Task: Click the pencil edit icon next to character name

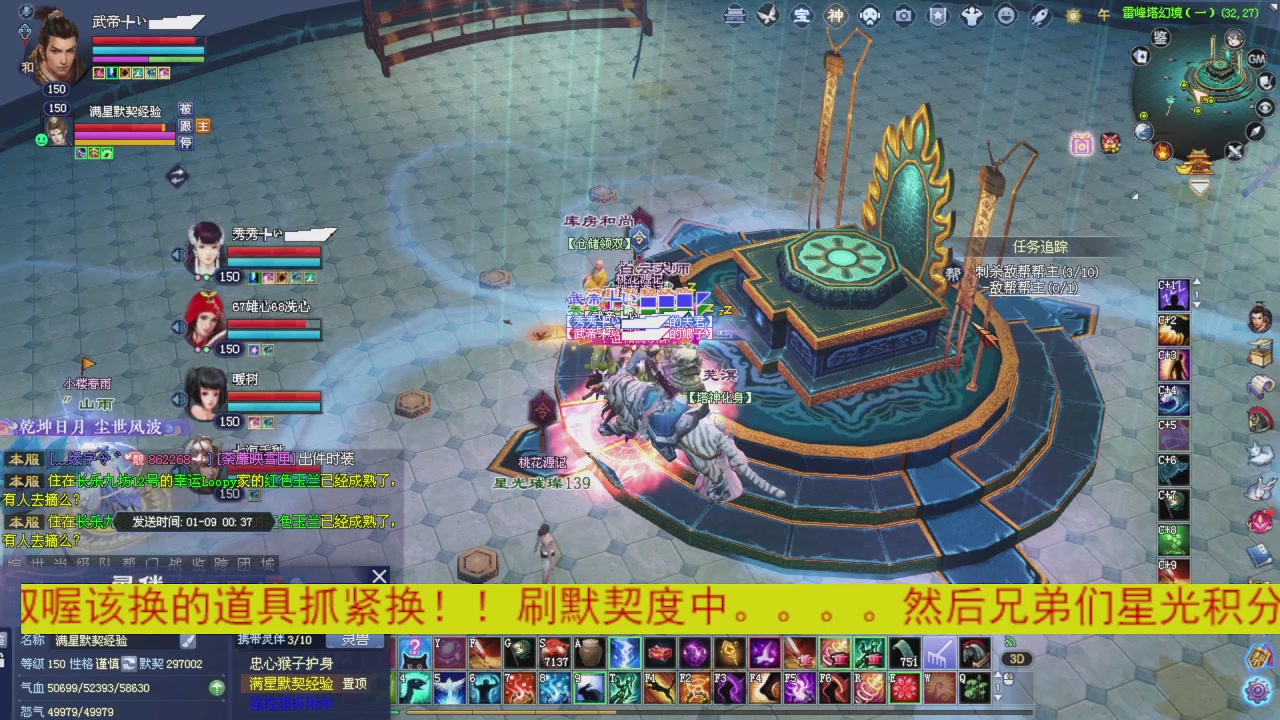Action: (x=187, y=641)
